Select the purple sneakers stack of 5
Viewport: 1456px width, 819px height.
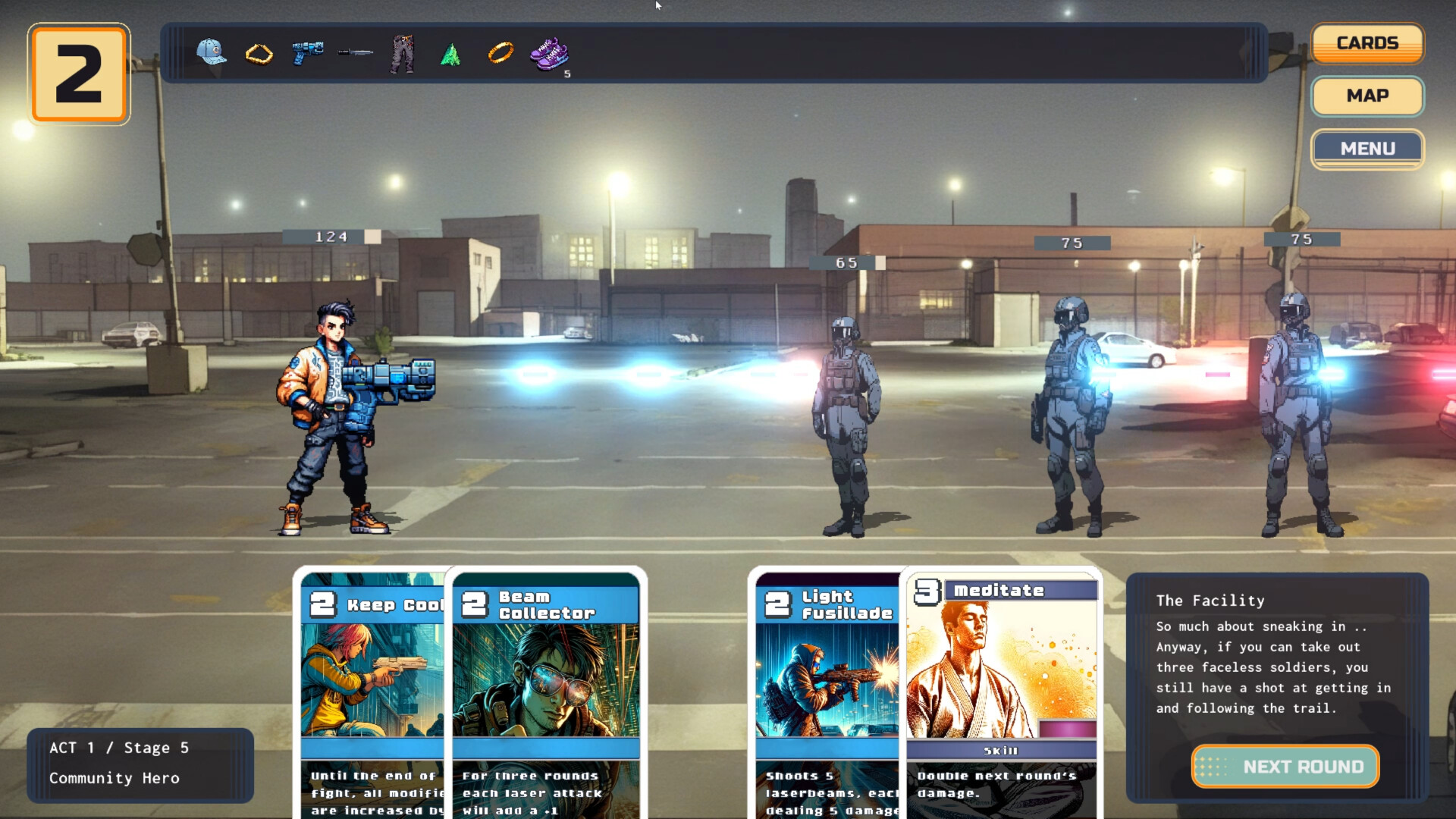[548, 53]
